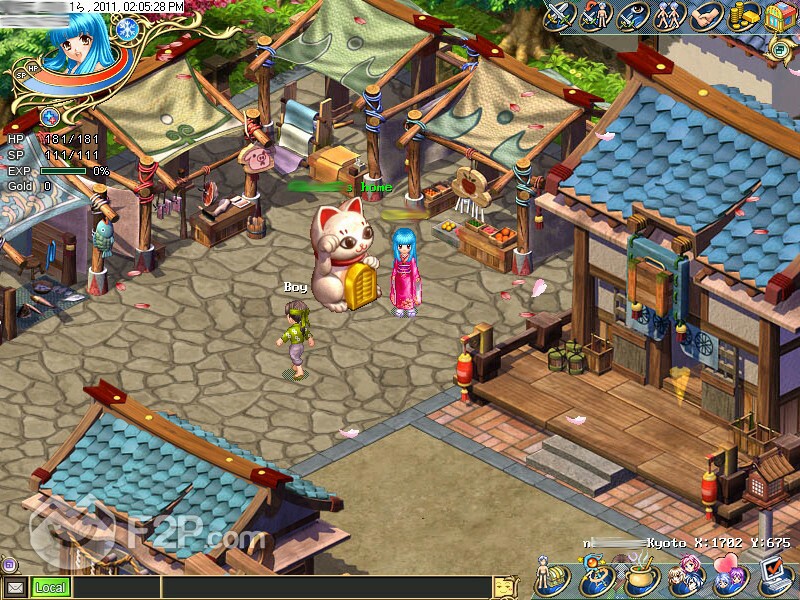
Task: Open the cooking pot icon
Action: [x=639, y=580]
